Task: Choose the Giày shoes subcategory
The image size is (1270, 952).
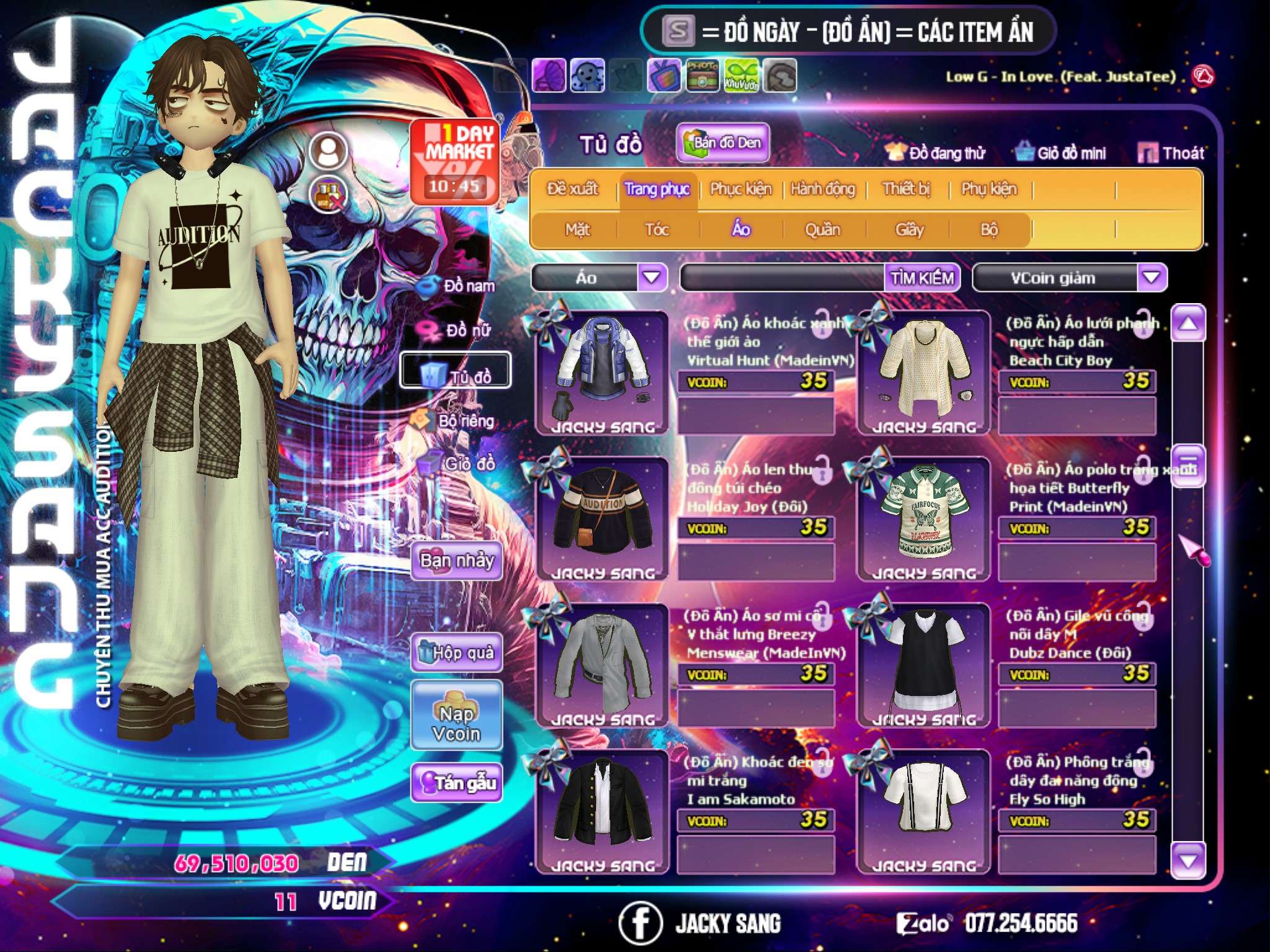Action: pyautogui.click(x=909, y=230)
